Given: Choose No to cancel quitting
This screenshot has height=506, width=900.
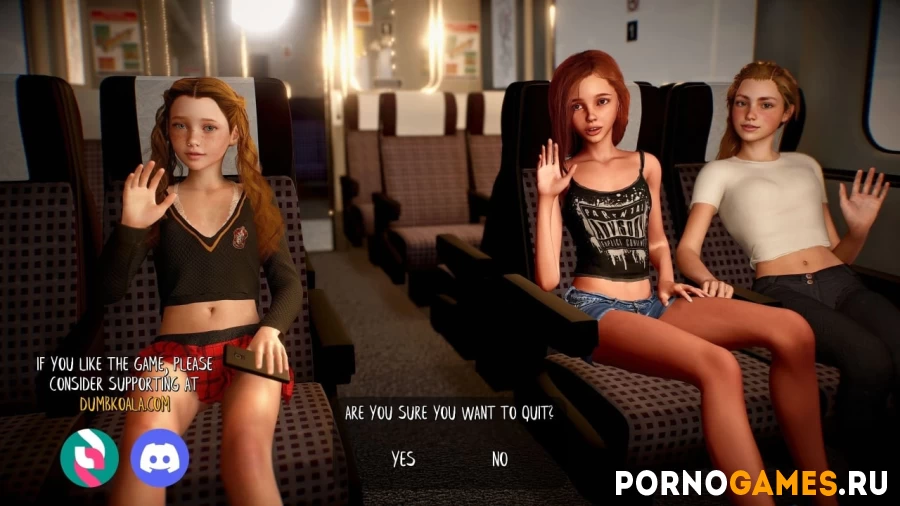Looking at the screenshot, I should click(x=500, y=459).
